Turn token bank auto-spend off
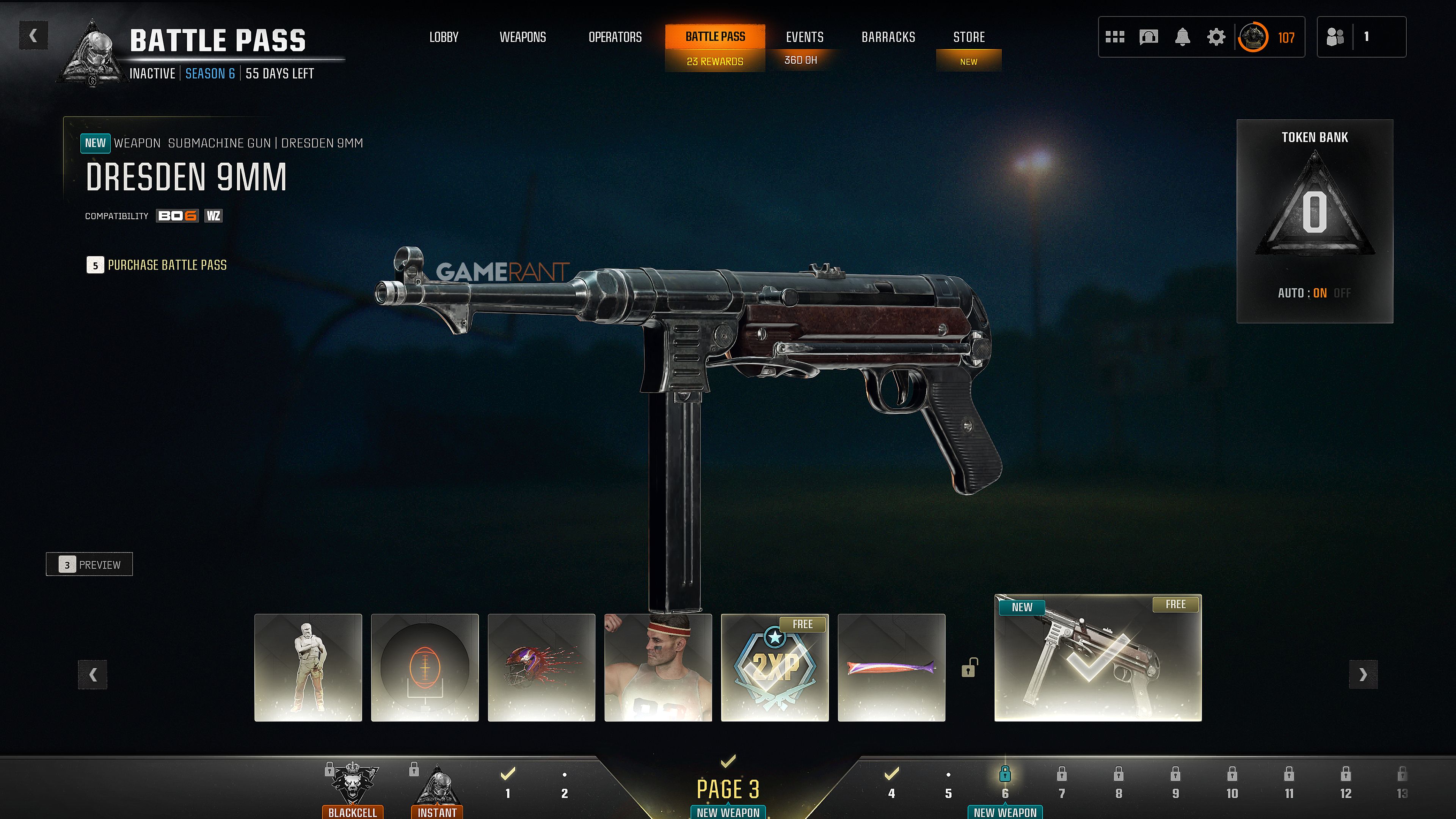Image resolution: width=1456 pixels, height=819 pixels. (1342, 293)
